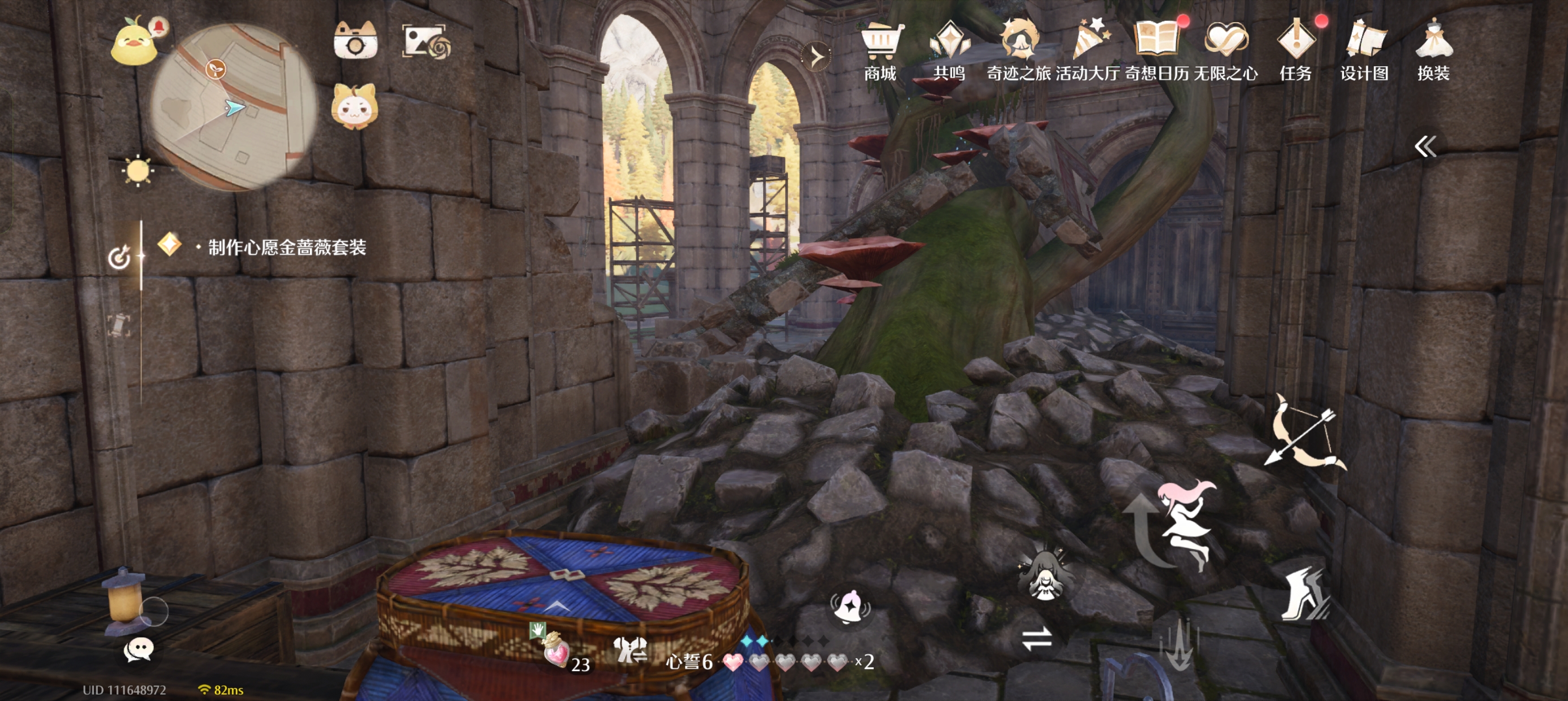
Task: Click the yellow duck bird notification icon
Action: pyautogui.click(x=134, y=42)
